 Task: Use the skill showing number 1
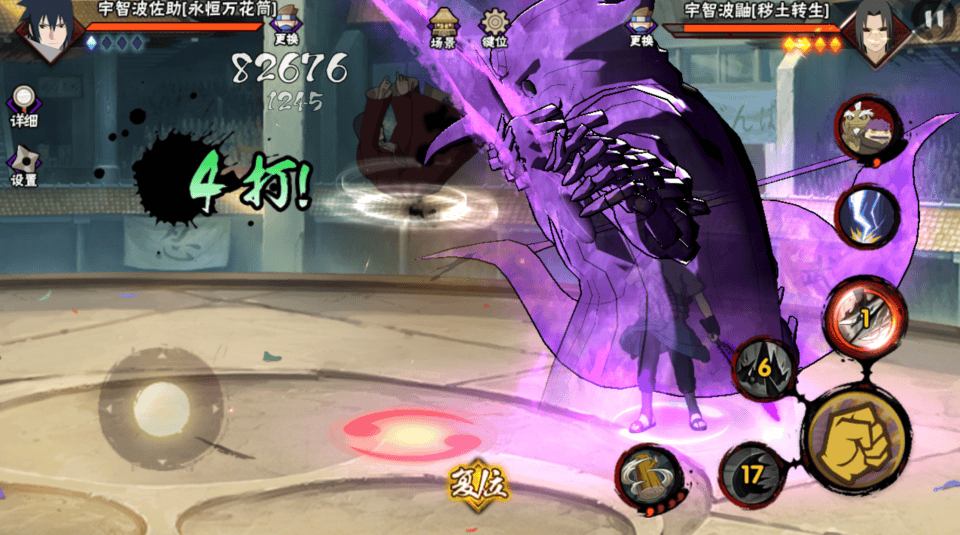865,314
